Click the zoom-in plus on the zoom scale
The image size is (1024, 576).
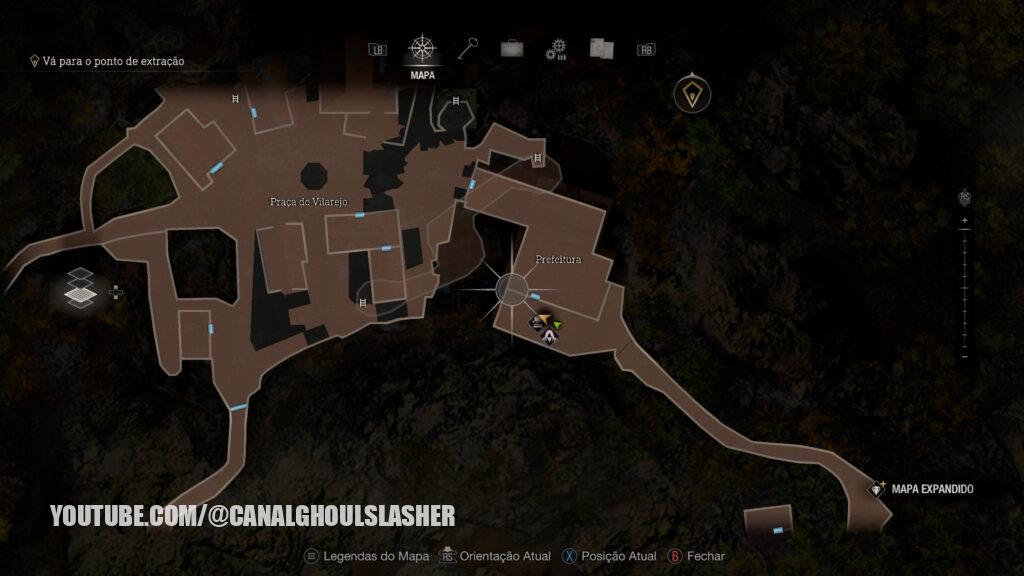(x=964, y=220)
